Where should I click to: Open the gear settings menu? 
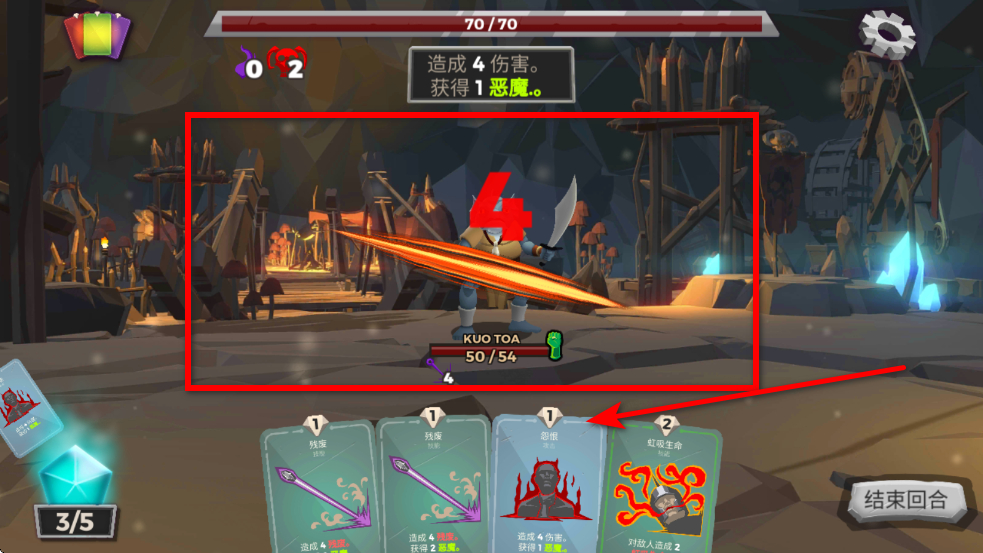[x=887, y=34]
